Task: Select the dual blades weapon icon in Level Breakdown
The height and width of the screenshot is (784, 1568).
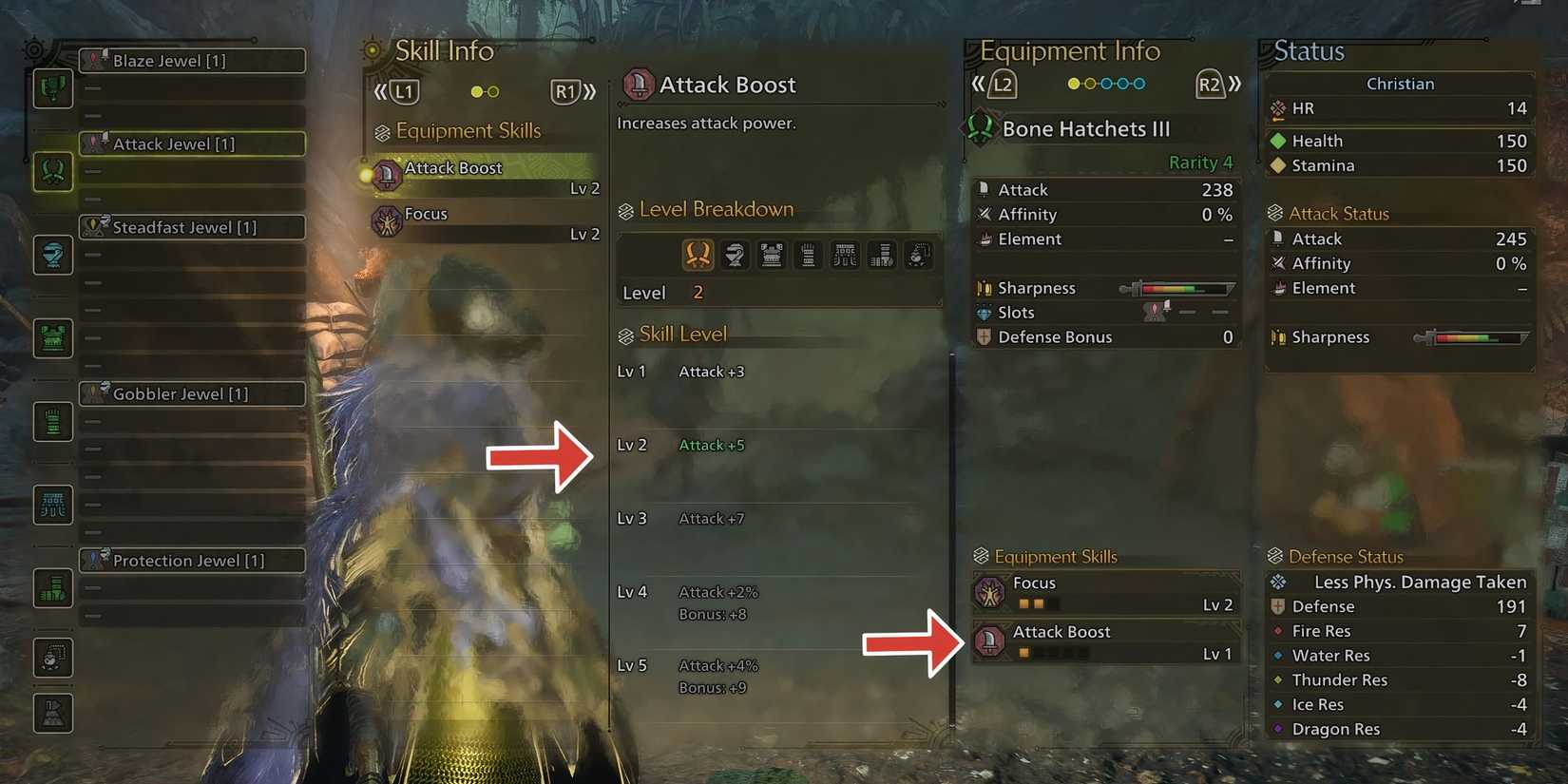Action: point(698,255)
